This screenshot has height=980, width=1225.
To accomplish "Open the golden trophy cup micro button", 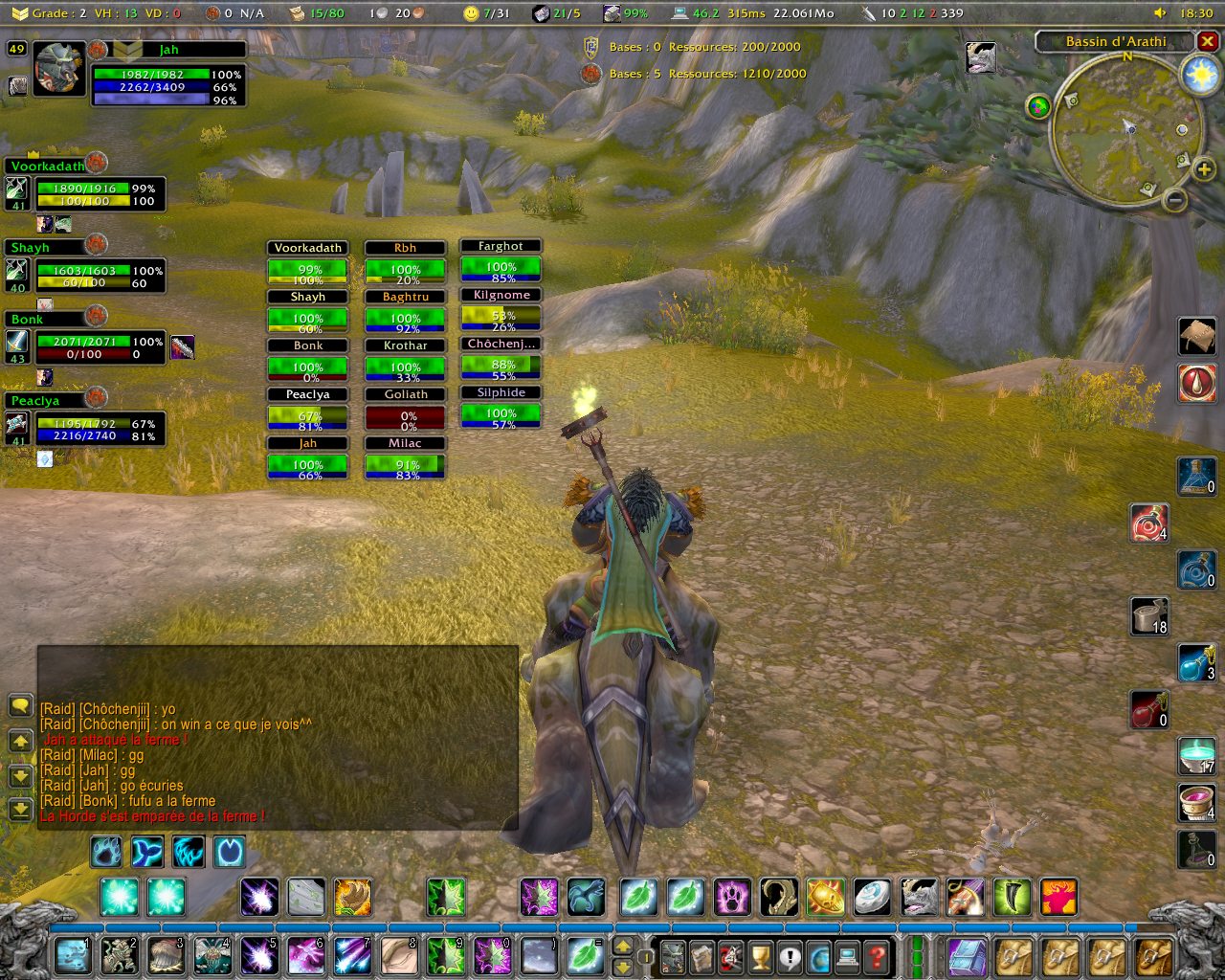I will (760, 955).
